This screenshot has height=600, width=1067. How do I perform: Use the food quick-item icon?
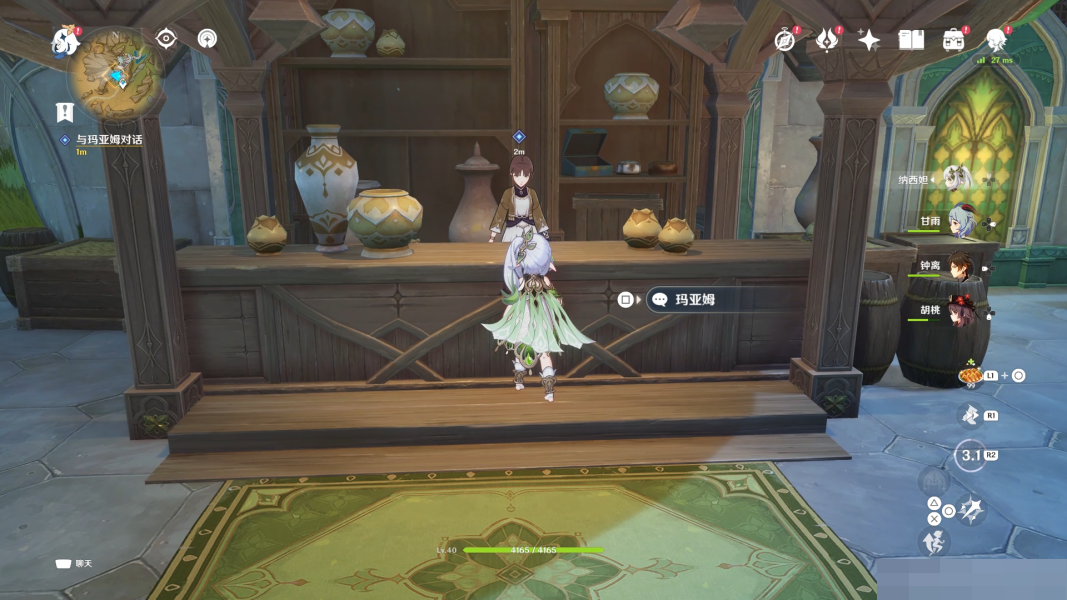click(x=969, y=376)
